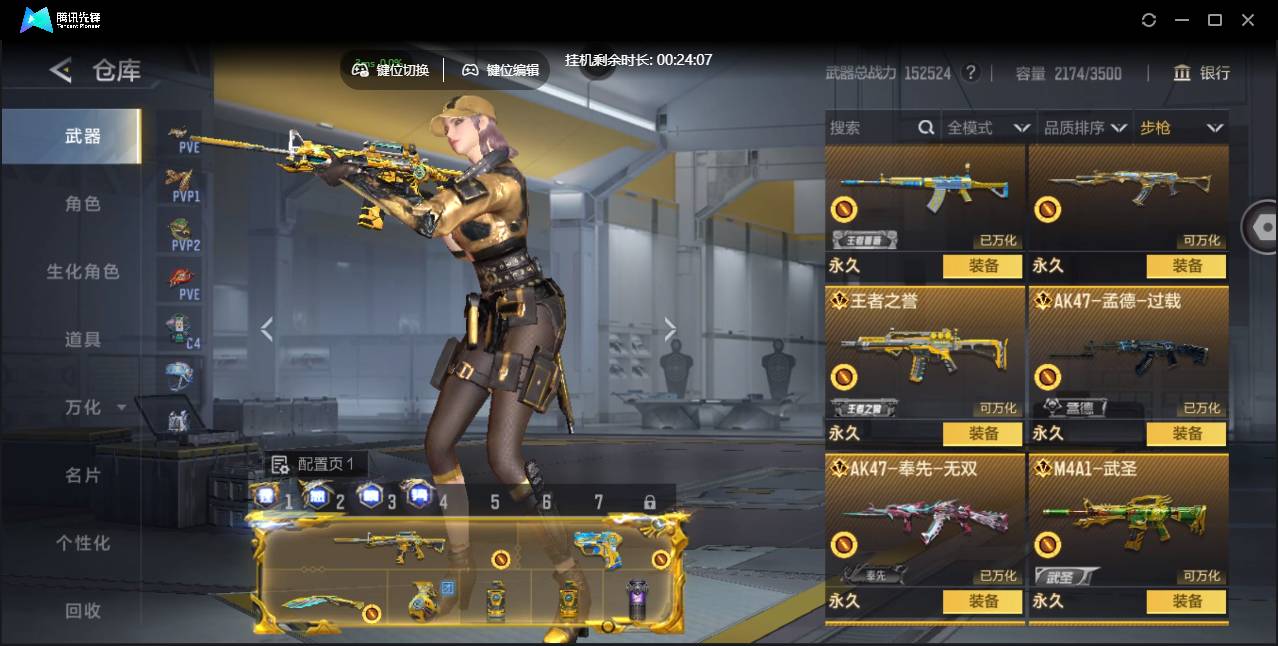Open the 生化角色 category
Screen dimensions: 1278x646
coord(83,272)
